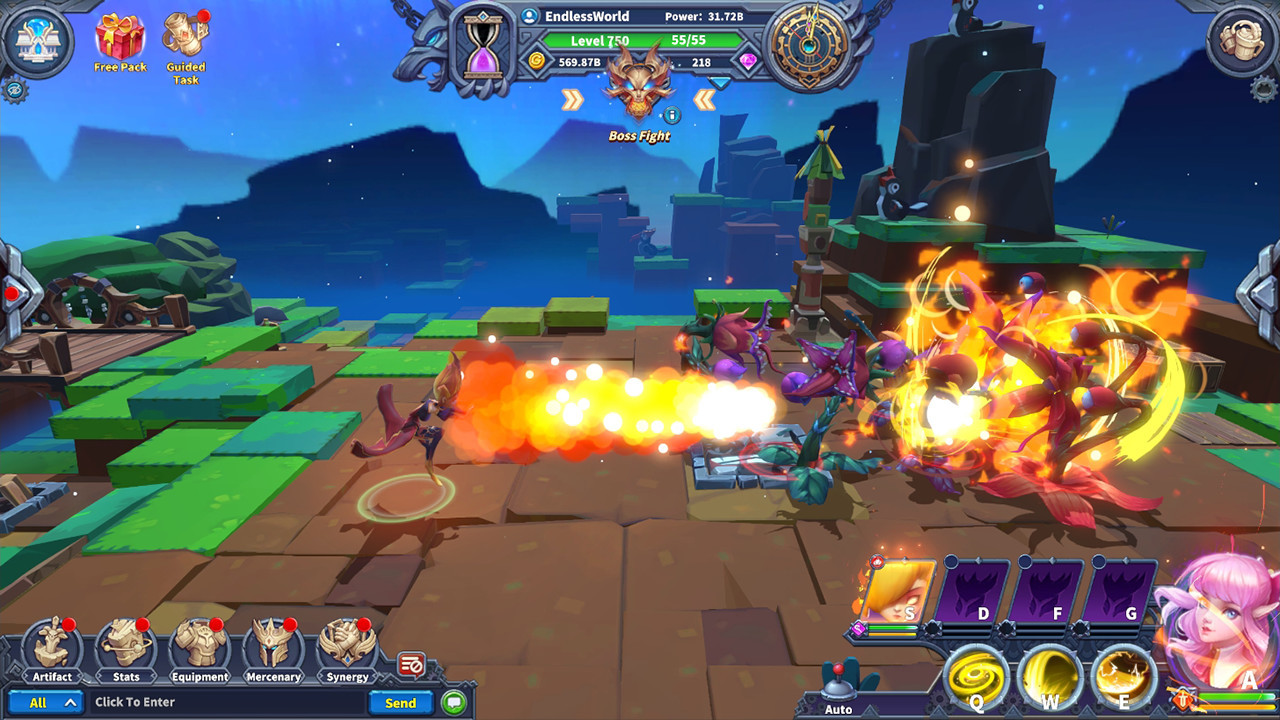Open the Free Pack gift

(x=120, y=40)
